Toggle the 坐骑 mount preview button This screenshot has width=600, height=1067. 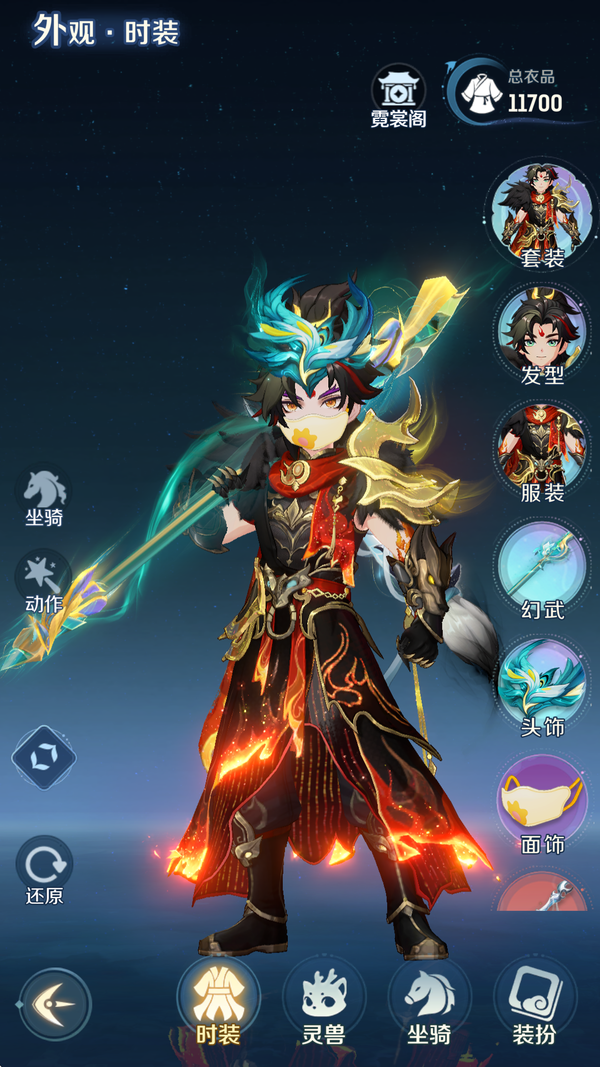coord(45,494)
